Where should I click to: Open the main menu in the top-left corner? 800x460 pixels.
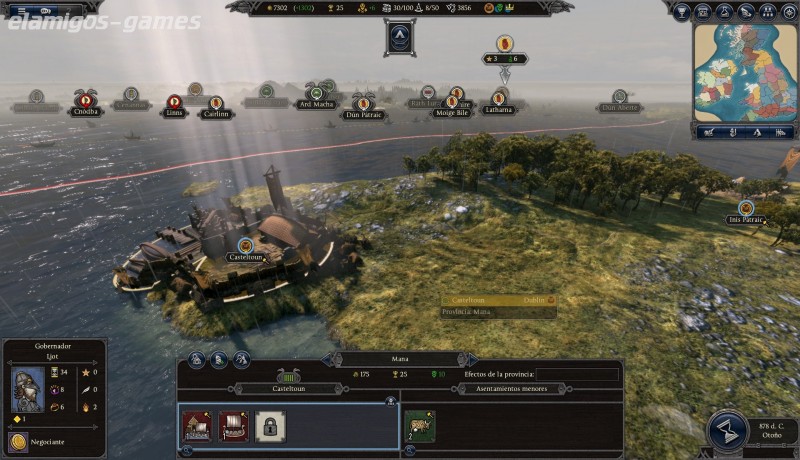pyautogui.click(x=20, y=12)
